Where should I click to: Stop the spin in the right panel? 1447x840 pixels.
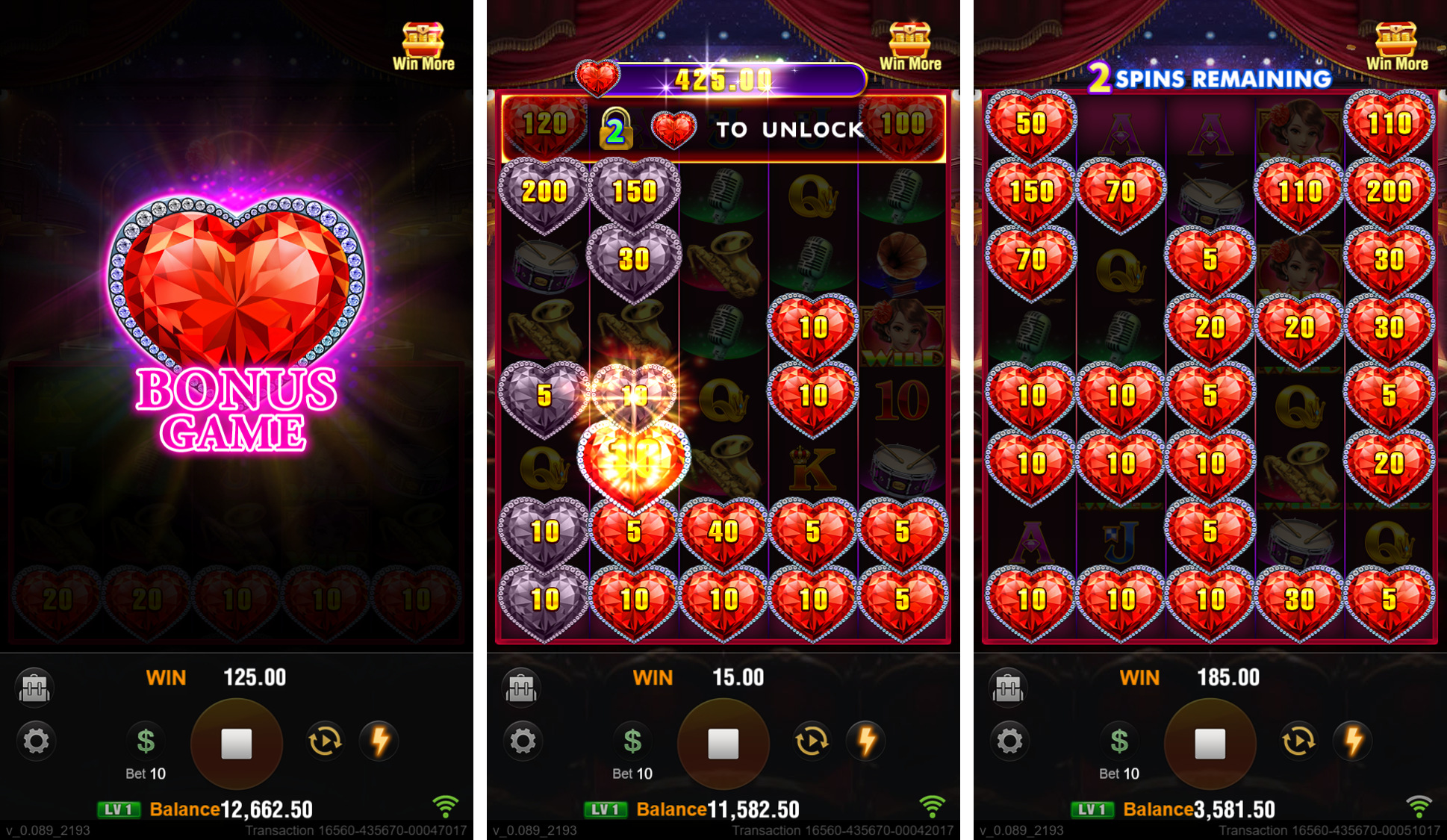click(1210, 741)
